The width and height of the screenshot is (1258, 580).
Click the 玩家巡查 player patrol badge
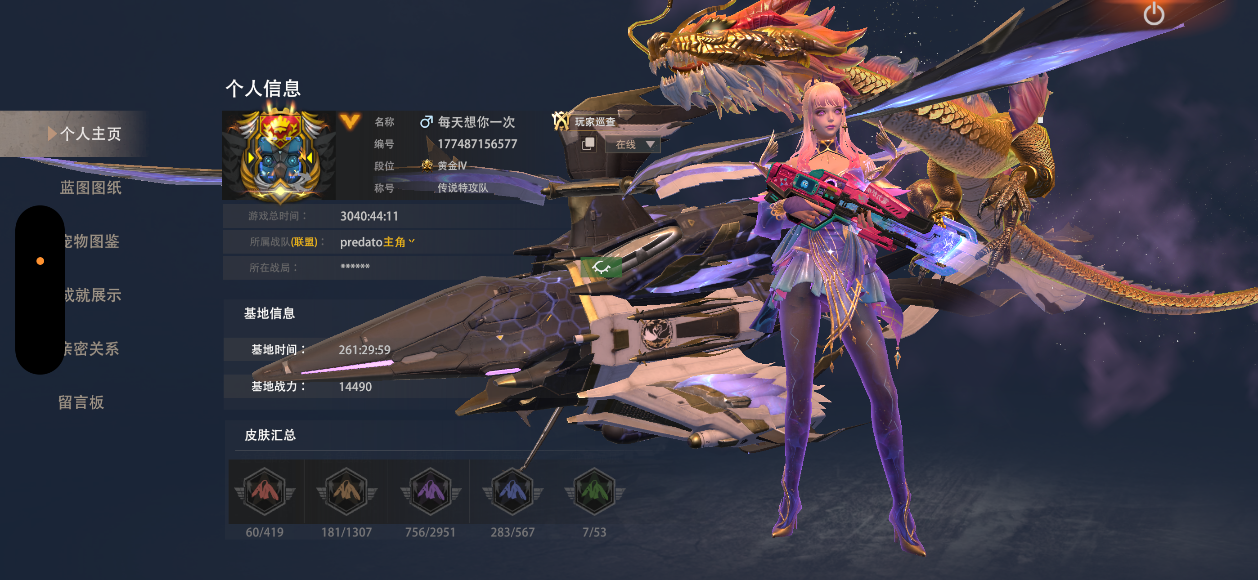(x=584, y=121)
